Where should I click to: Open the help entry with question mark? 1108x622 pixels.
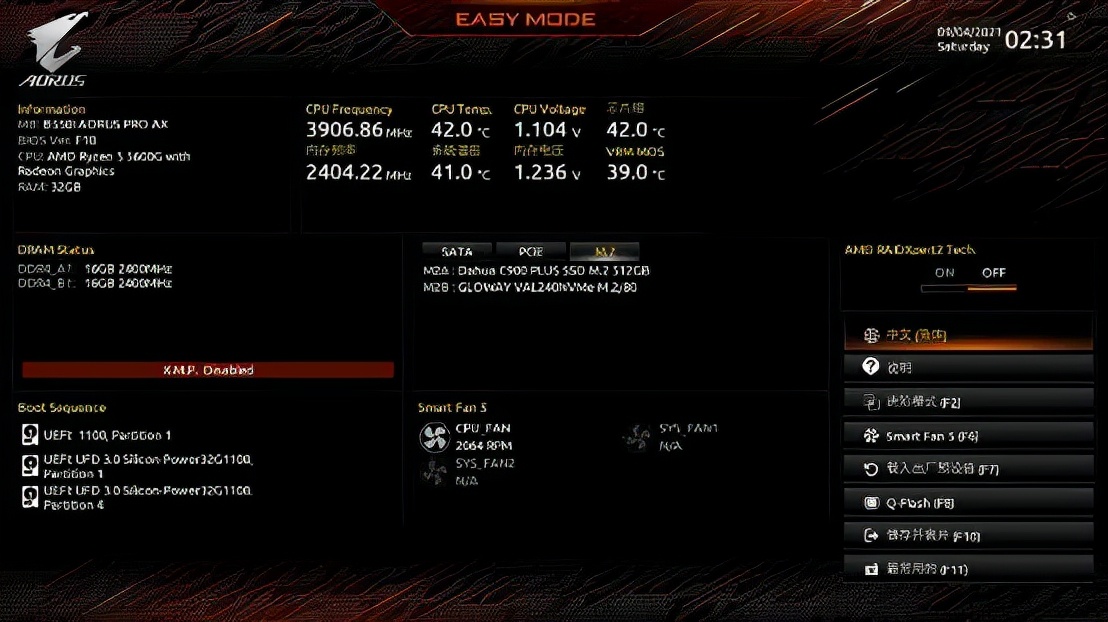pos(967,368)
